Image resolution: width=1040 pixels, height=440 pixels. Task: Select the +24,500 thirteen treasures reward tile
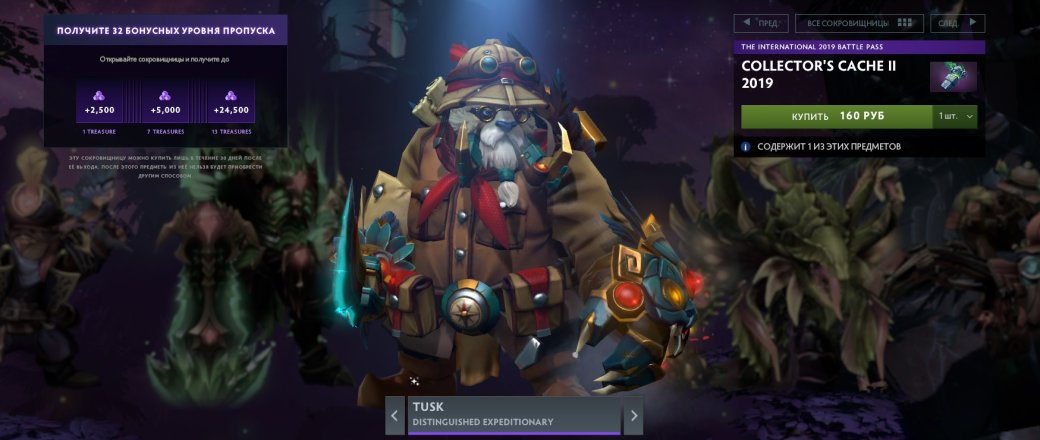(x=230, y=104)
